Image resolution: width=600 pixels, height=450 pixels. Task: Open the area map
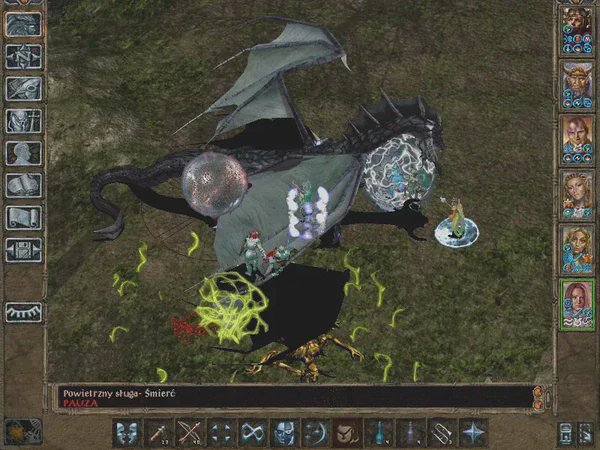(23, 57)
